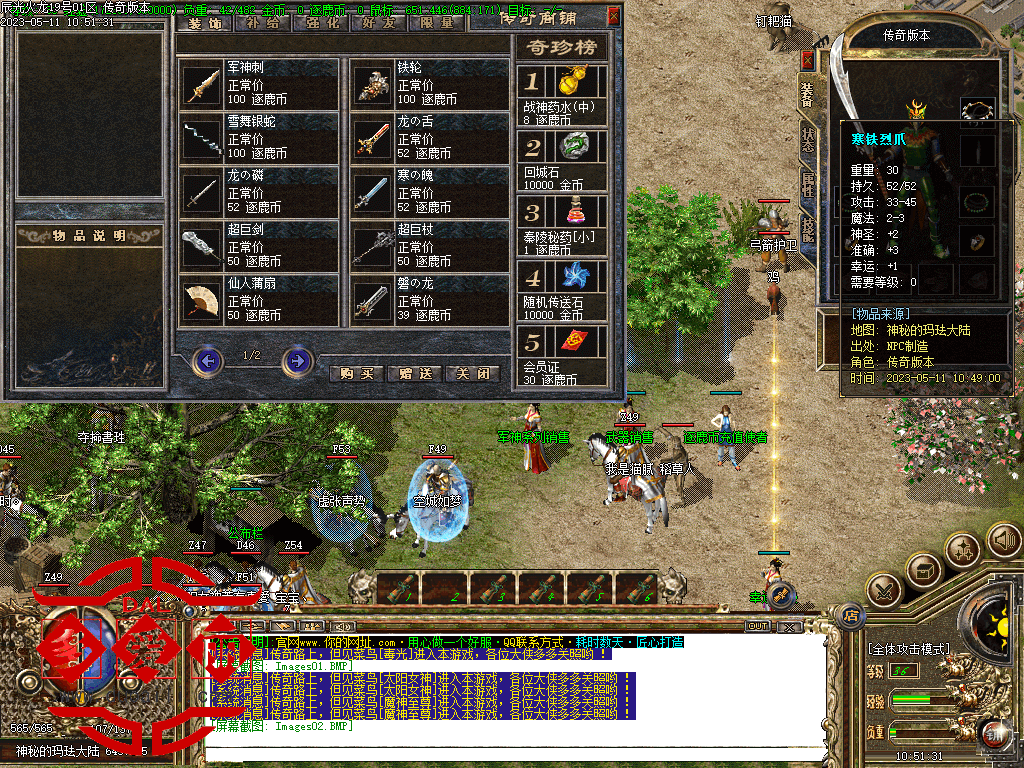Close the shop window with the red X
Image resolution: width=1024 pixels, height=768 pixels.
[x=613, y=15]
